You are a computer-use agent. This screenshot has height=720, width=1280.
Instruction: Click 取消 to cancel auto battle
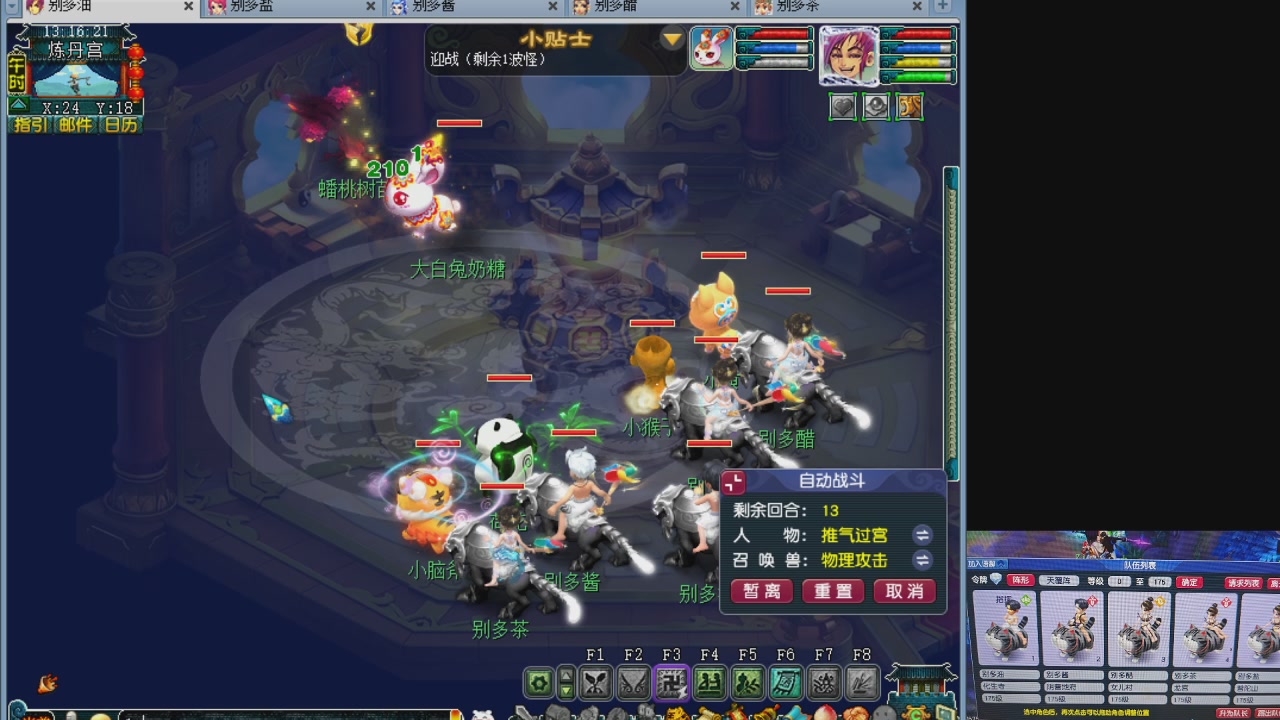click(x=903, y=591)
